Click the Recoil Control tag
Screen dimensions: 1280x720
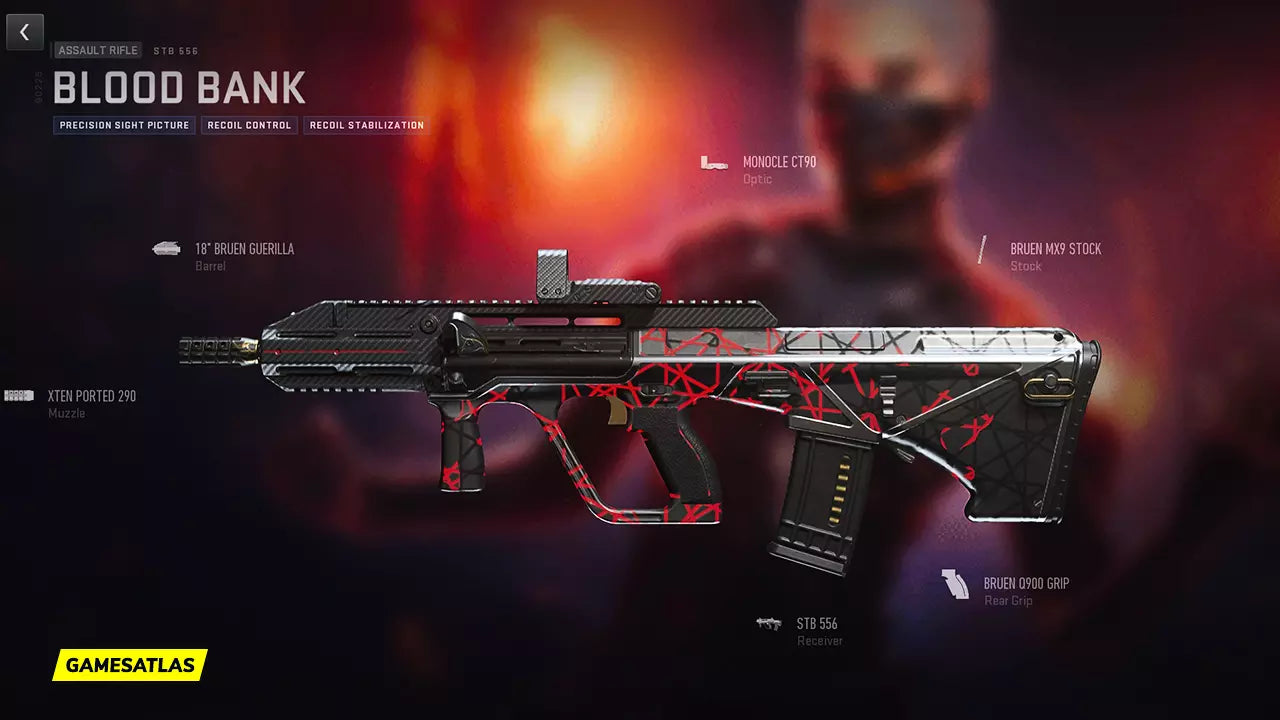point(249,126)
